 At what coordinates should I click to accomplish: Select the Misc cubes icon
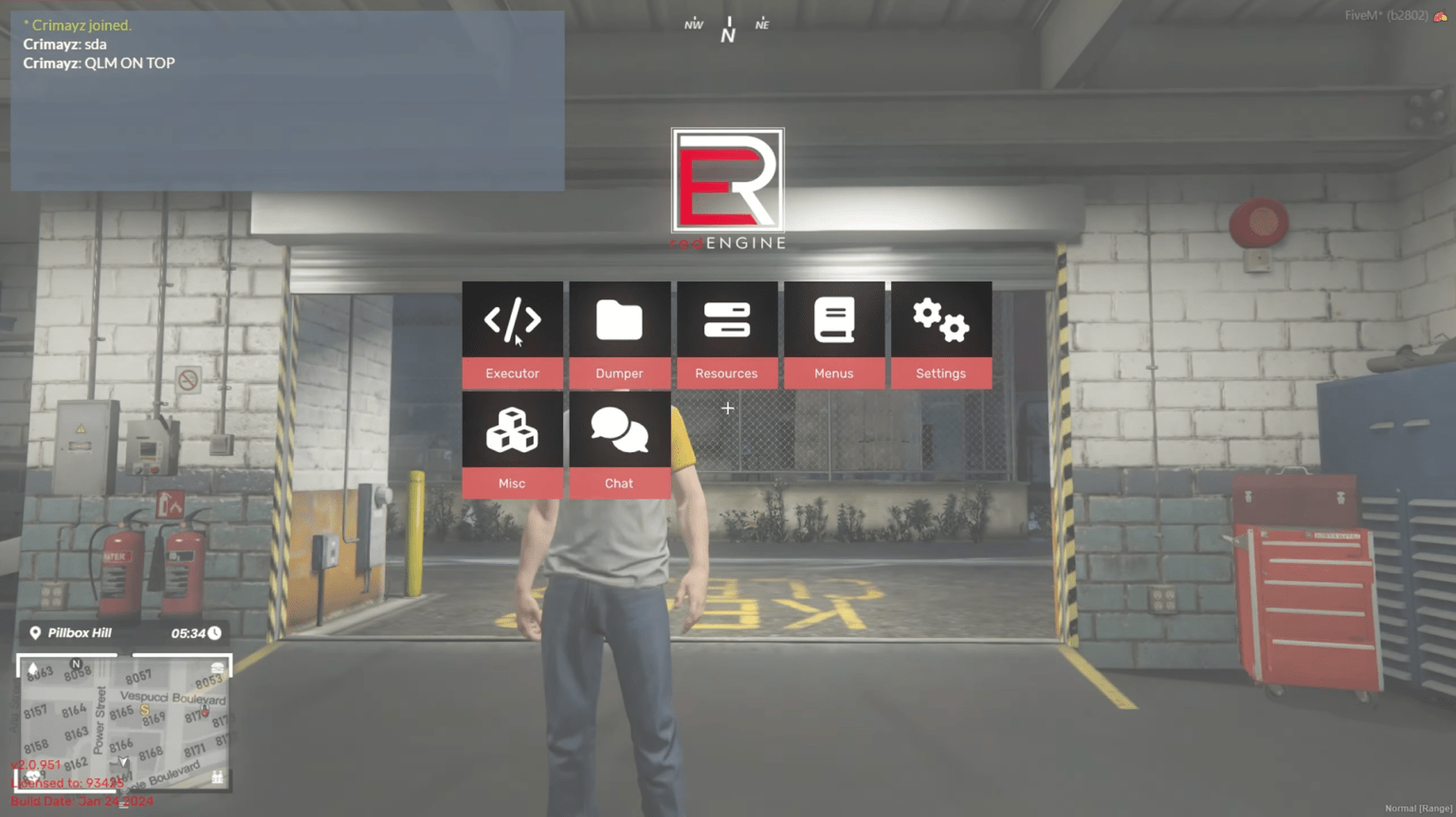pos(512,430)
